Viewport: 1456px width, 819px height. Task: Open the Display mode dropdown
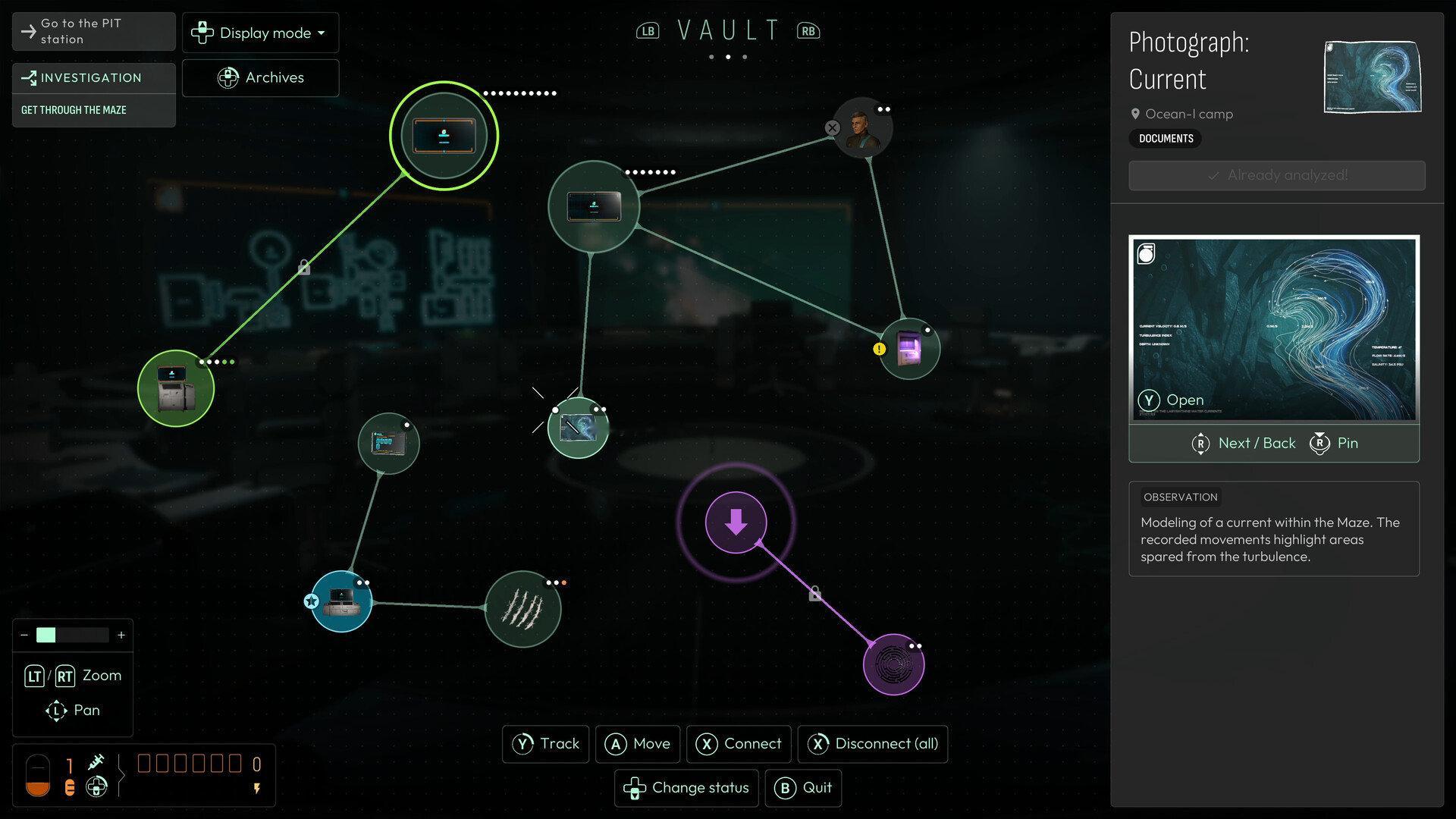[x=260, y=33]
